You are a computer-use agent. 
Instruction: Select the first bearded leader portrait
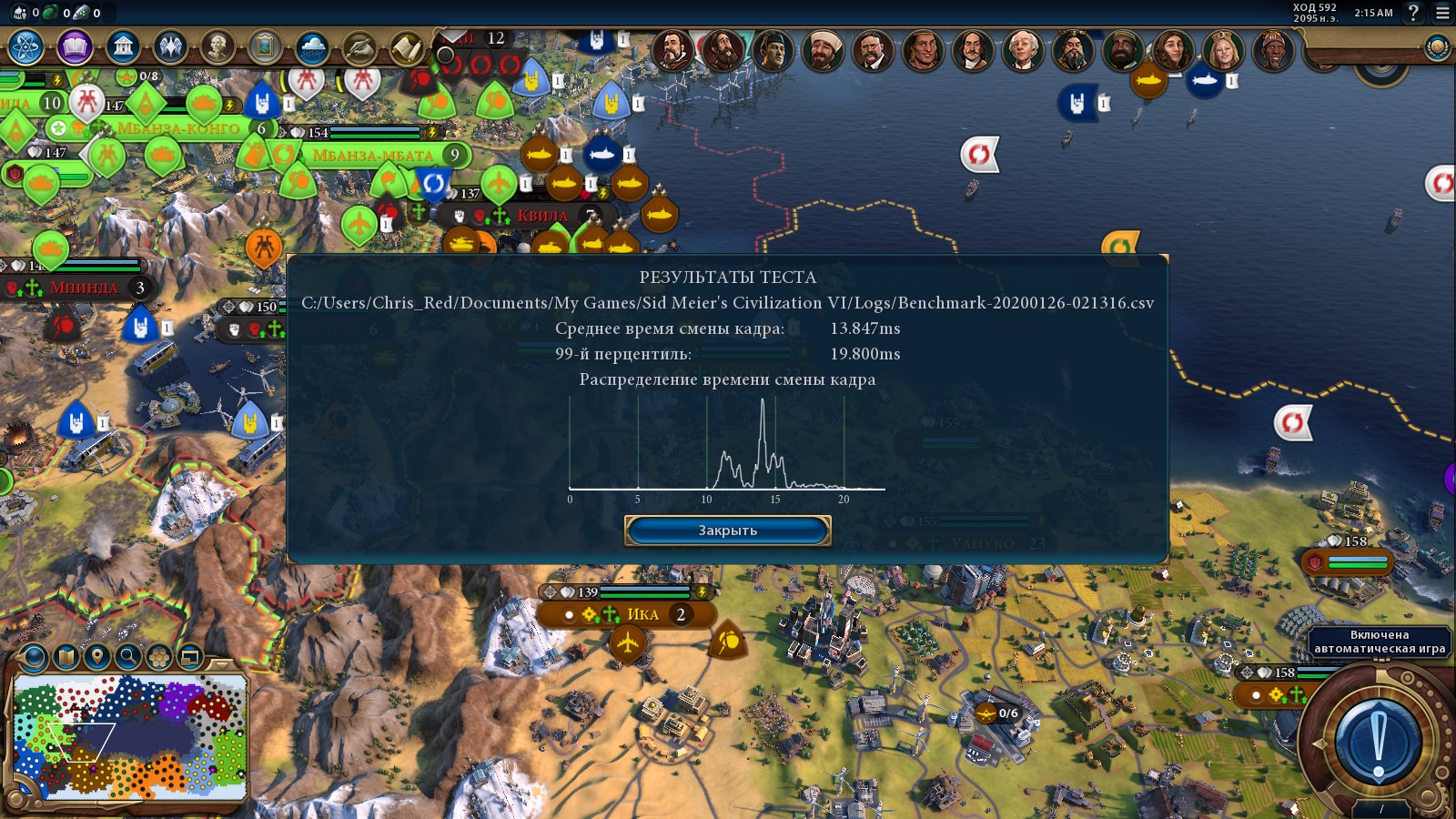672,51
